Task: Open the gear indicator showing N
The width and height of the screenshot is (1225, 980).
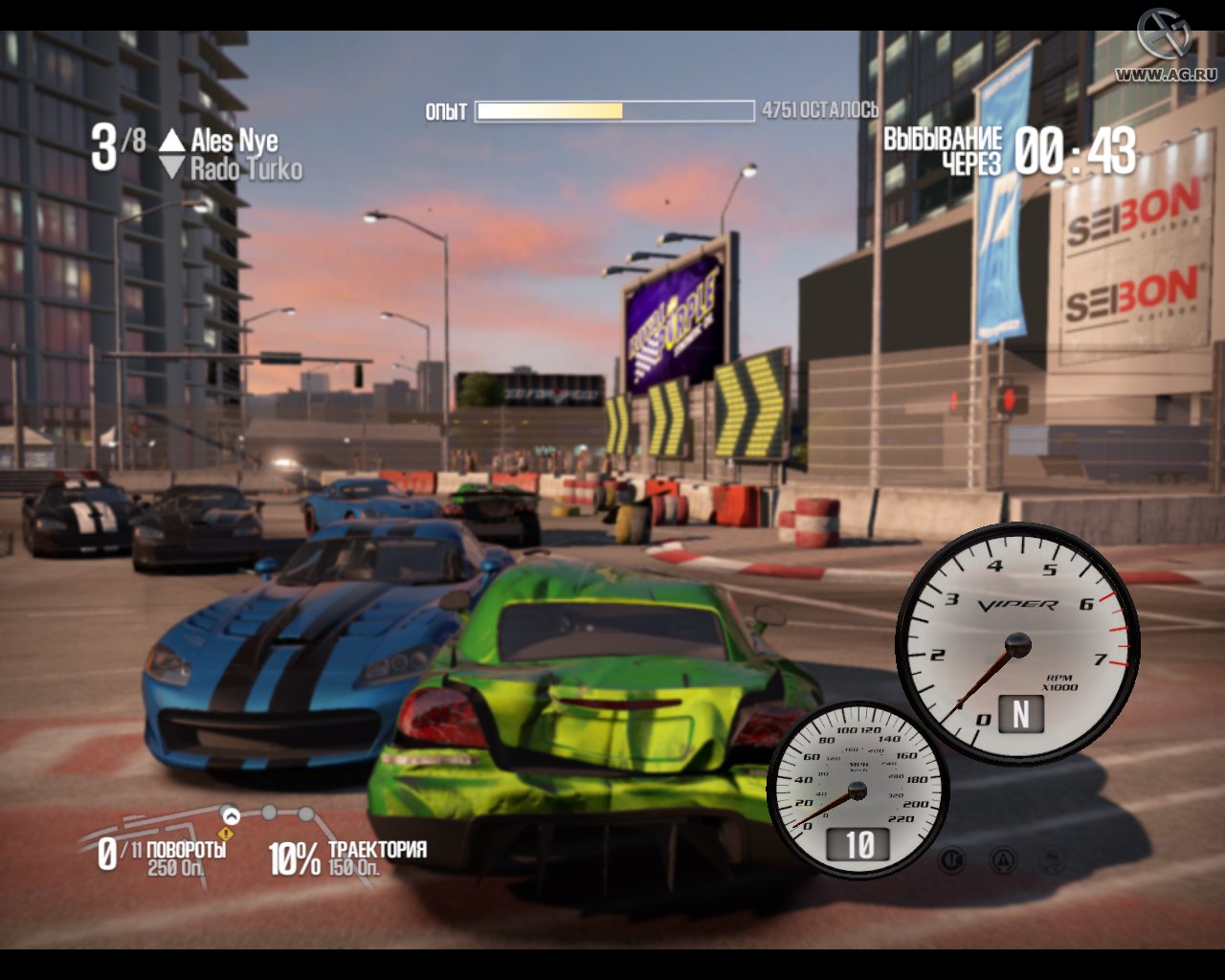Action: [x=1020, y=712]
